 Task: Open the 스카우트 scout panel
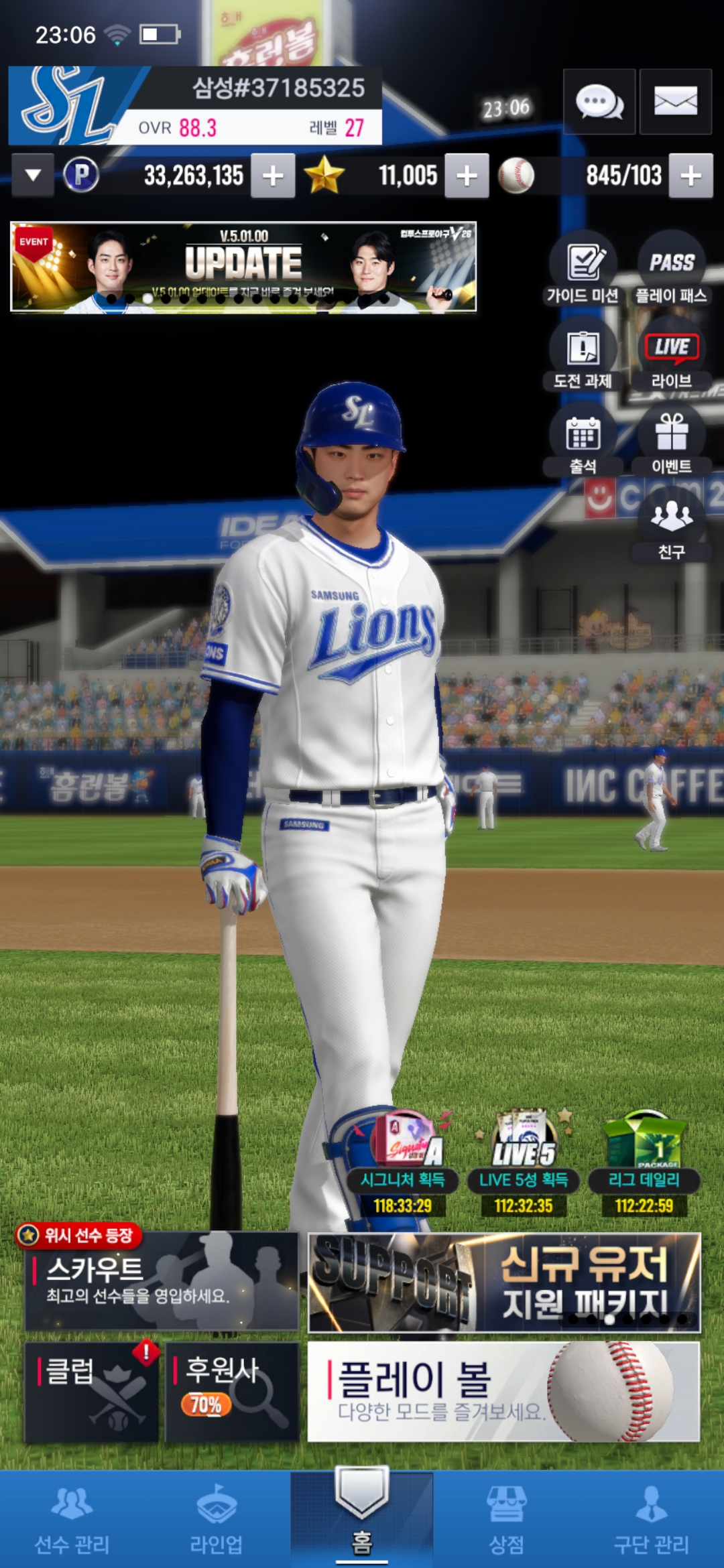click(162, 1281)
